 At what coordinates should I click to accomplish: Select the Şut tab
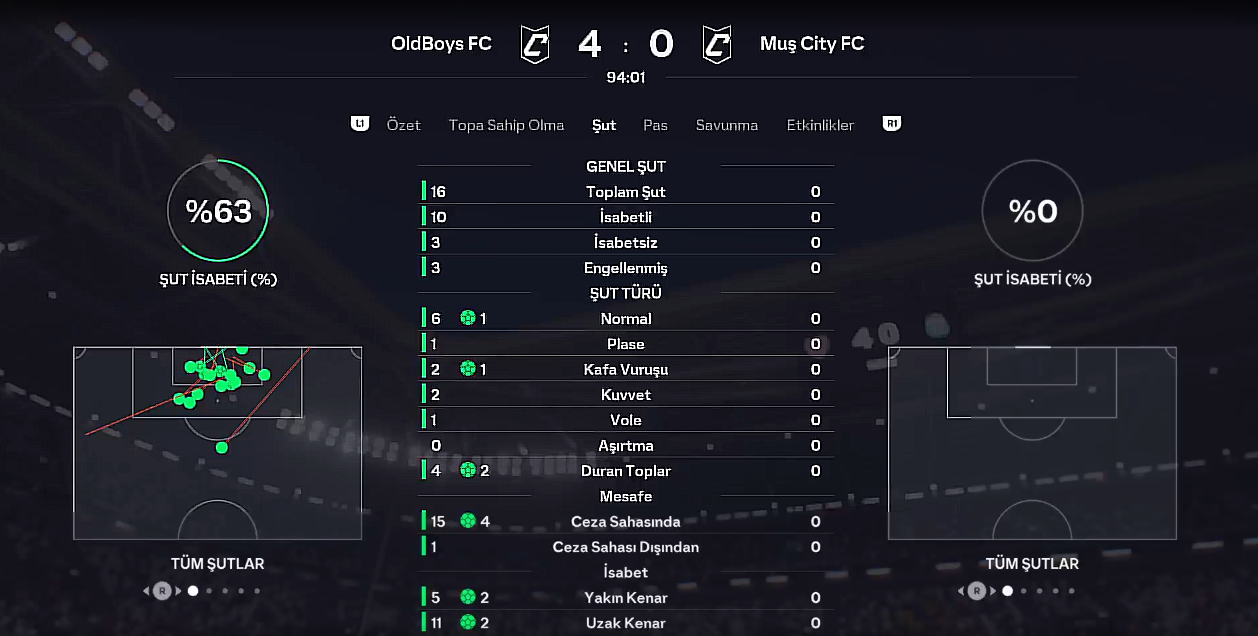pyautogui.click(x=604, y=125)
